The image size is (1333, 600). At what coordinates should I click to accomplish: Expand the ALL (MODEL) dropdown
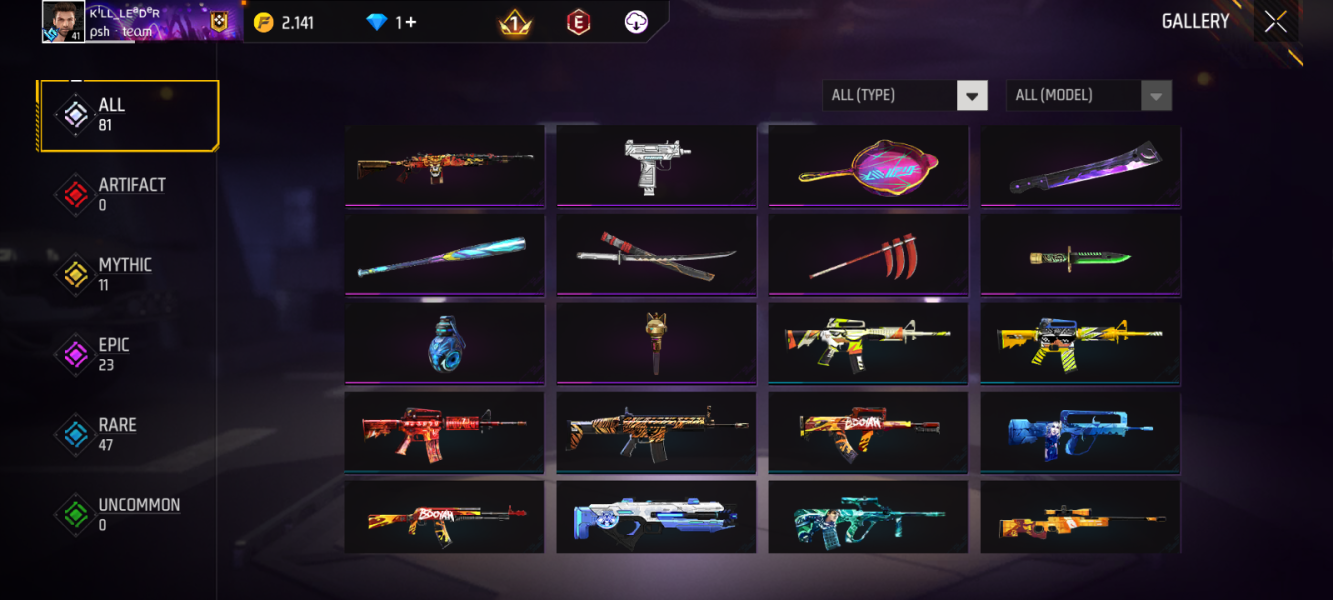coord(1088,96)
